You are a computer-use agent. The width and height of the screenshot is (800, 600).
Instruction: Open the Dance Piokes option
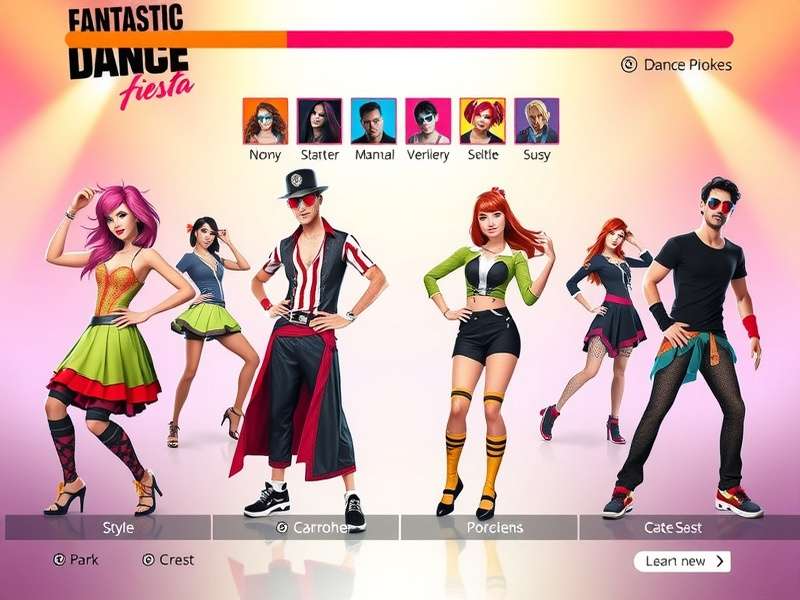click(677, 65)
